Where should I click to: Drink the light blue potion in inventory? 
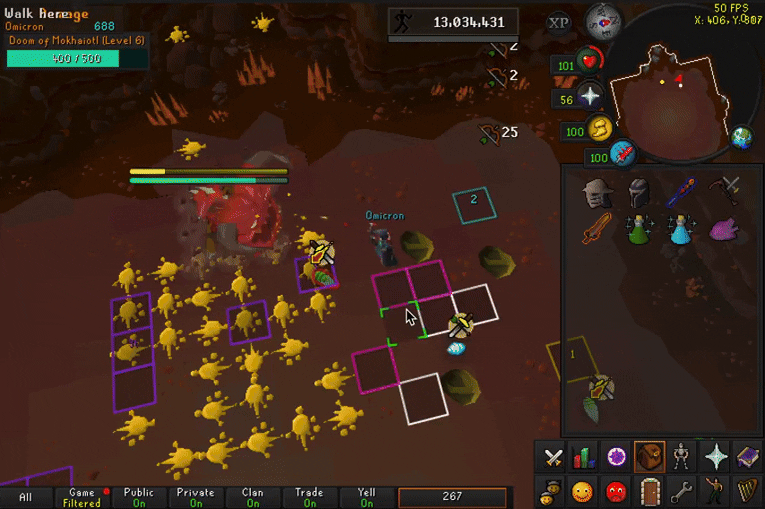tap(683, 229)
